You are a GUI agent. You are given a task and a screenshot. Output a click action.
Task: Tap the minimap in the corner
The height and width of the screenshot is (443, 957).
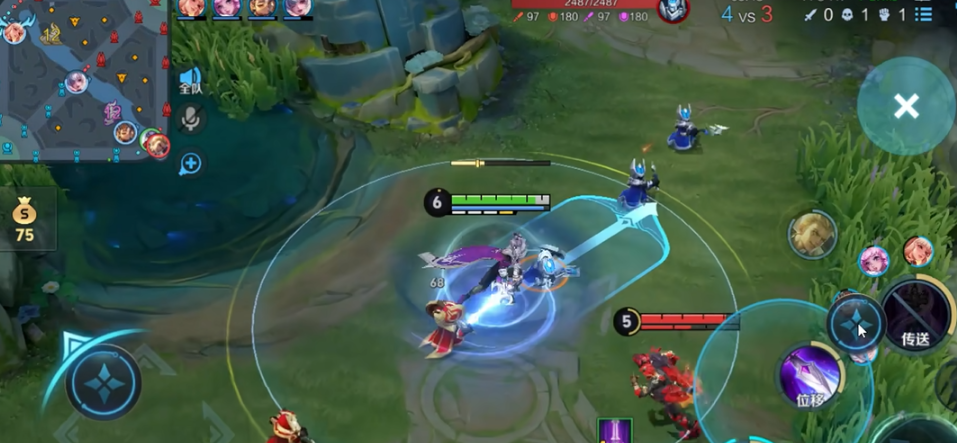tap(85, 82)
